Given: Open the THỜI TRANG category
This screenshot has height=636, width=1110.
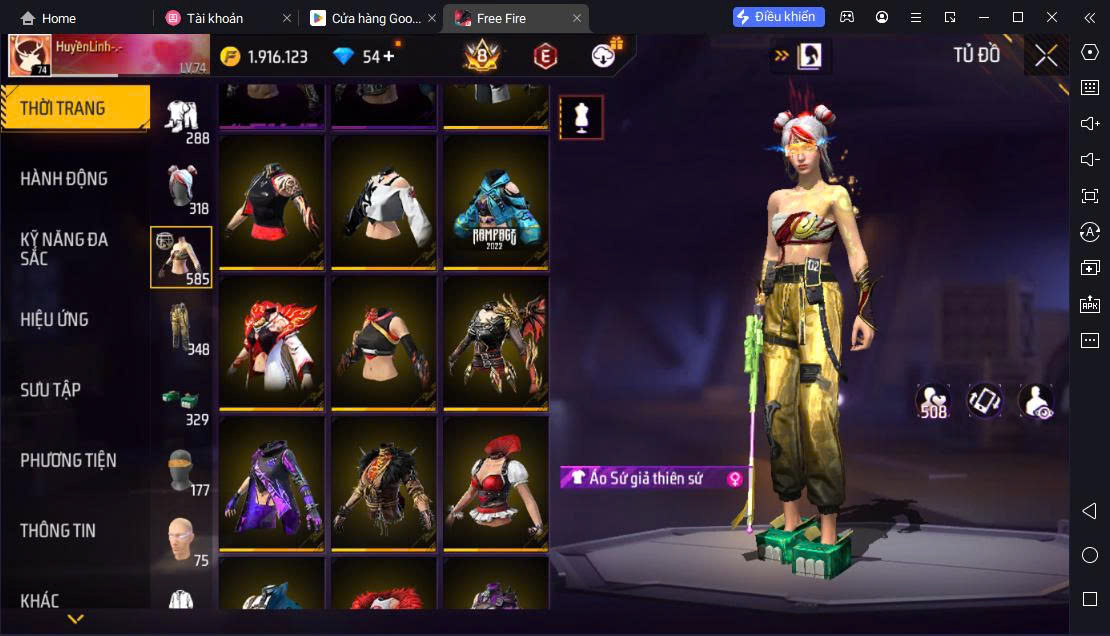Looking at the screenshot, I should (75, 108).
